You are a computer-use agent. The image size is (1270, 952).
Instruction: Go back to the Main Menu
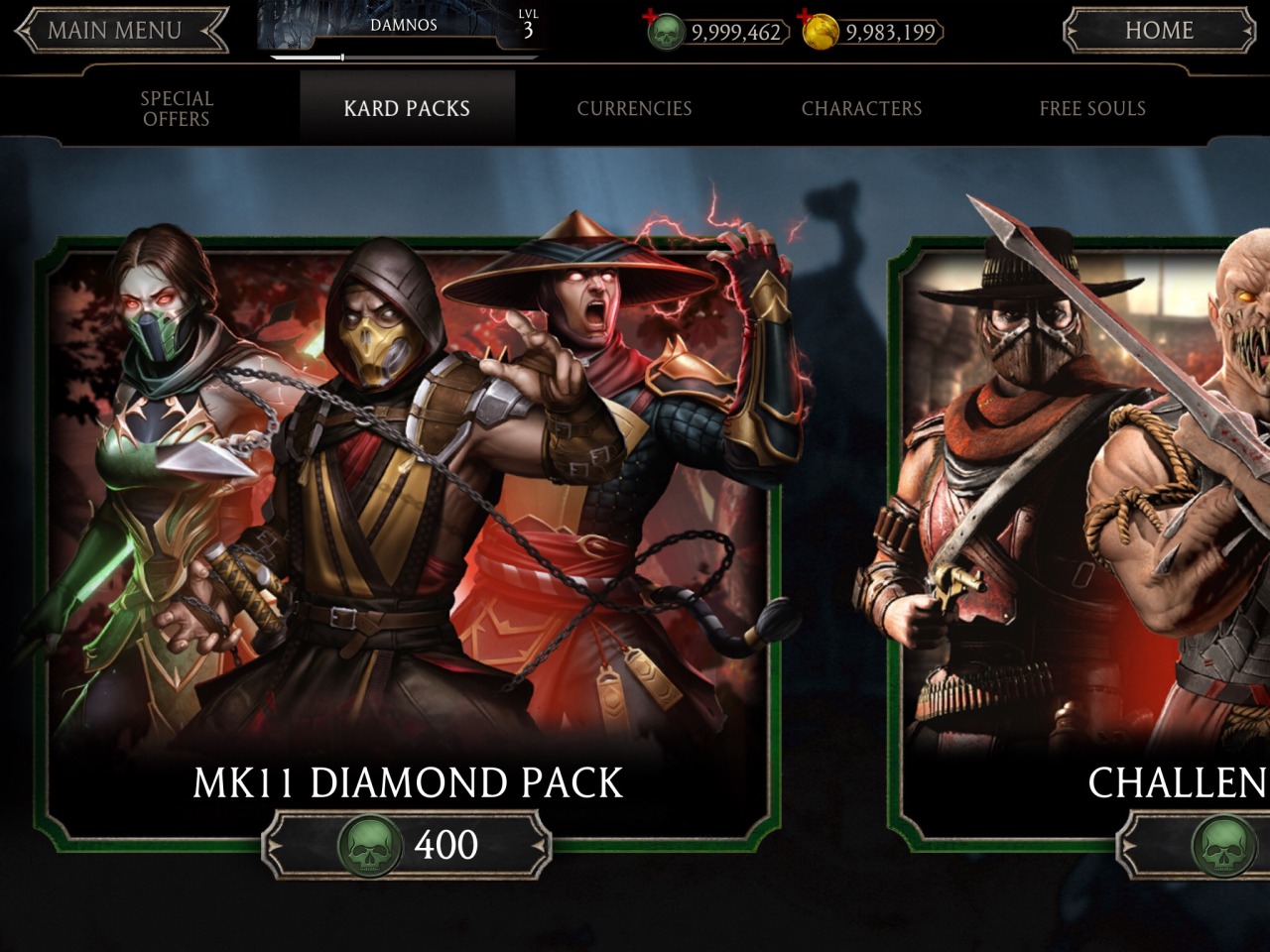tap(119, 31)
